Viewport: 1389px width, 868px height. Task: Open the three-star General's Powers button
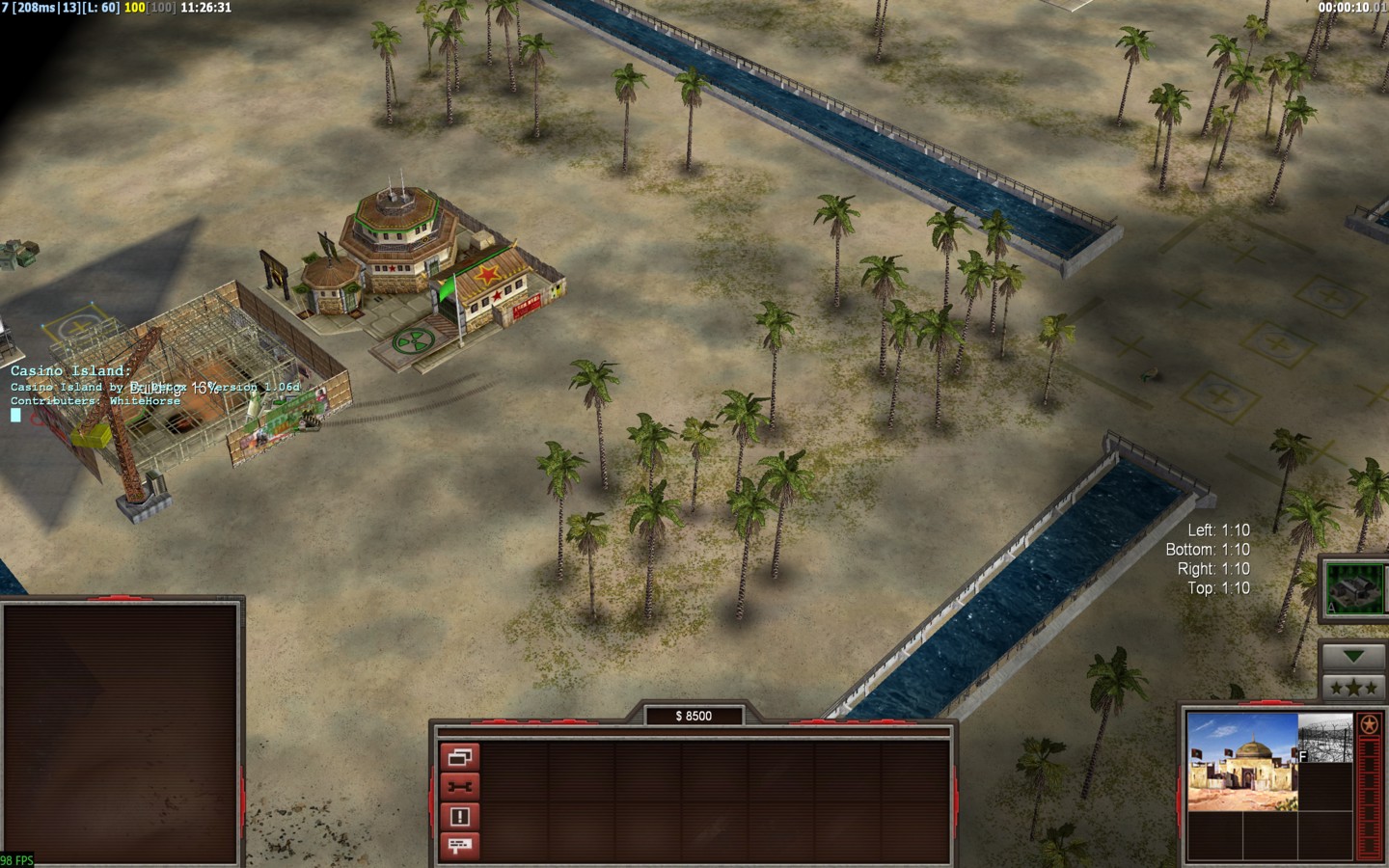pyautogui.click(x=1354, y=687)
